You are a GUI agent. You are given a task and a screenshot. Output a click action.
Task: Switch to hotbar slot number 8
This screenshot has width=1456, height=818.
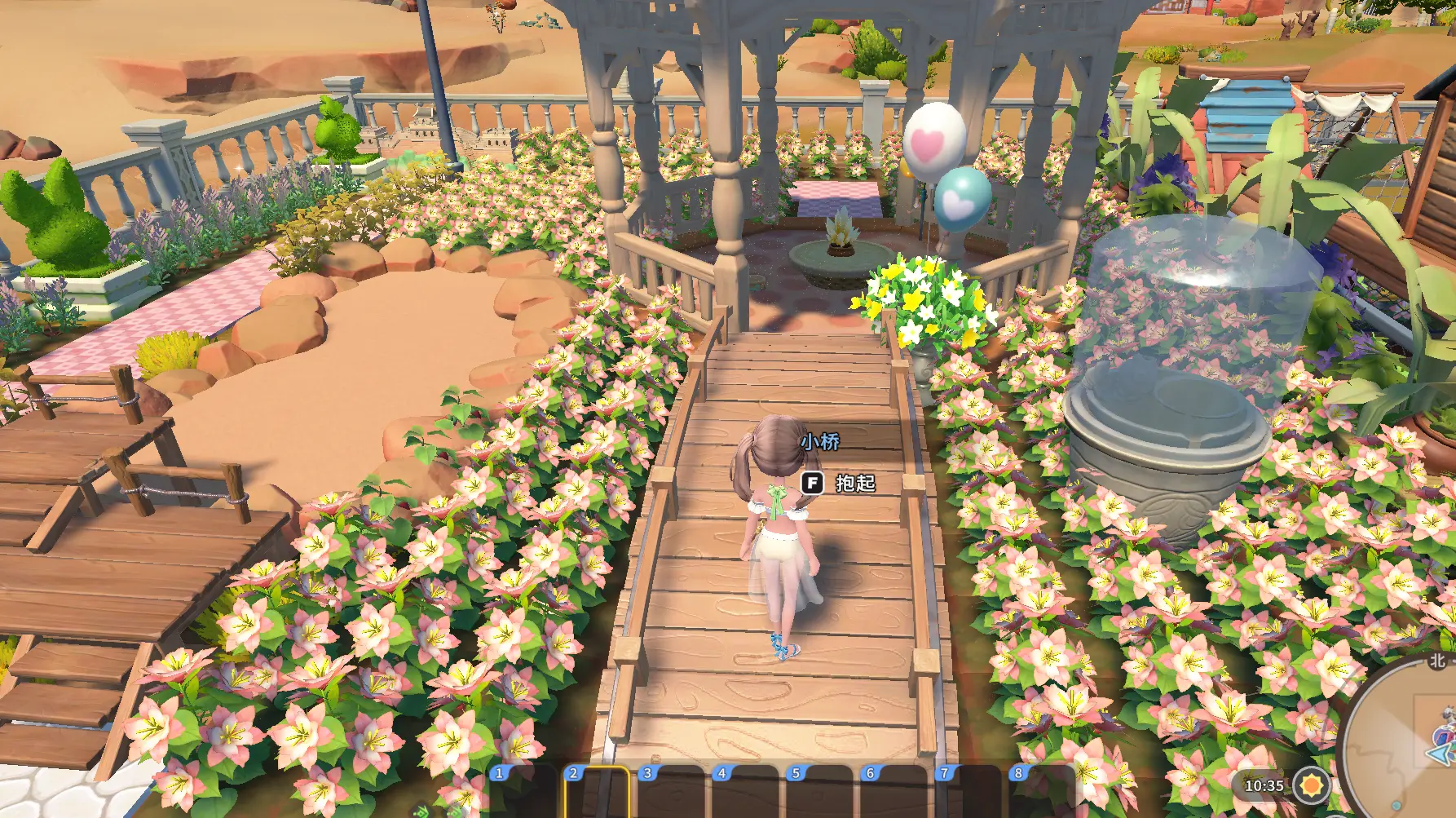click(x=1041, y=793)
